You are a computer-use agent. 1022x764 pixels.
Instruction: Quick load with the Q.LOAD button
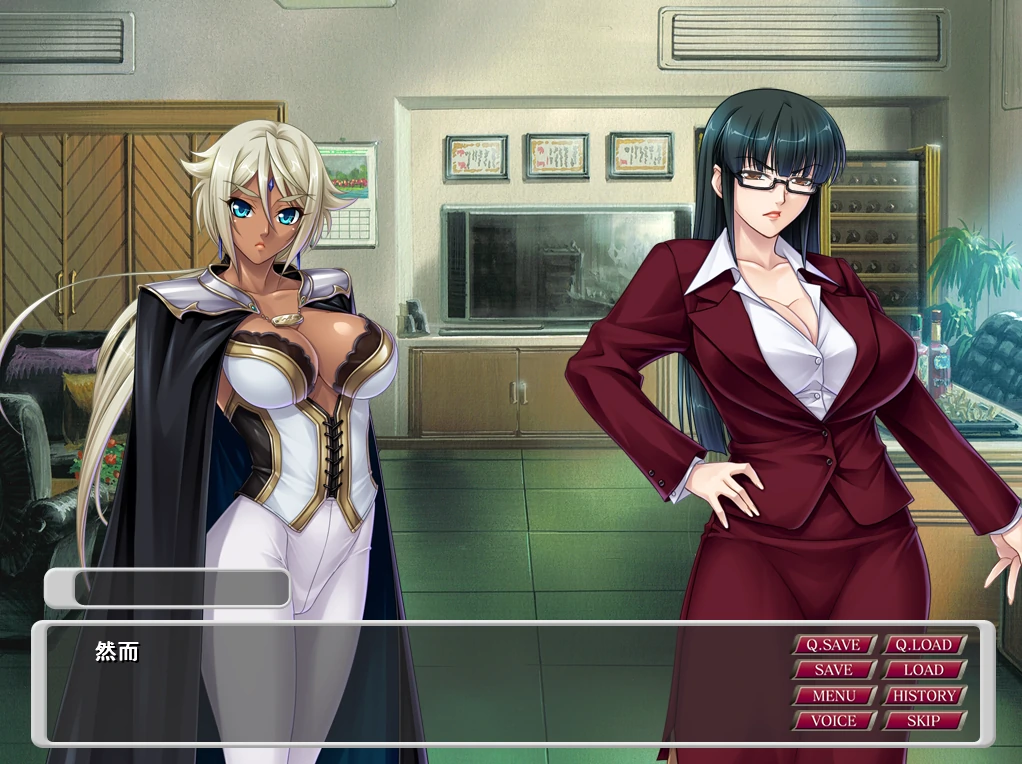(x=924, y=645)
